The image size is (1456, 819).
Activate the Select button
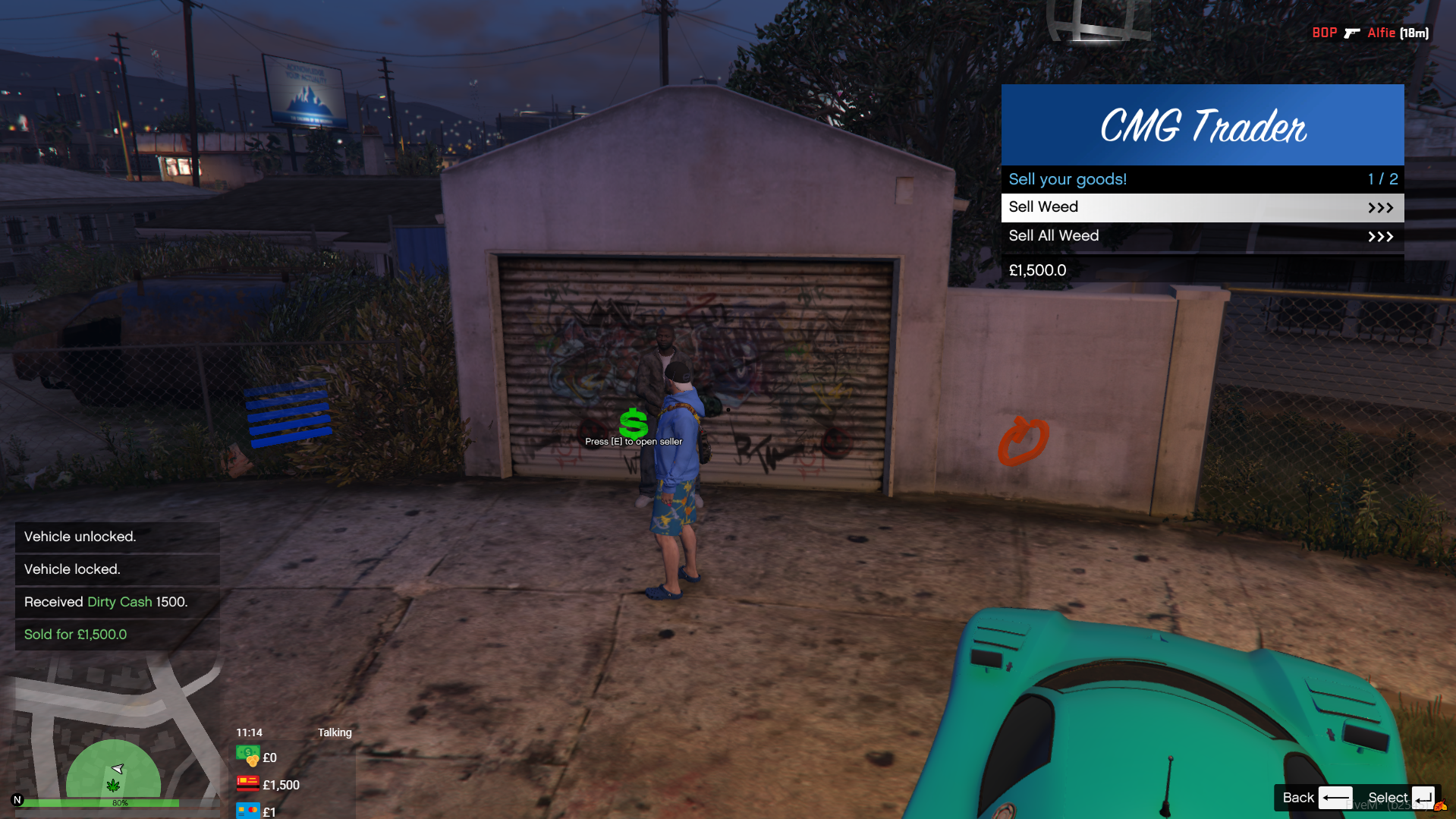(x=1400, y=798)
